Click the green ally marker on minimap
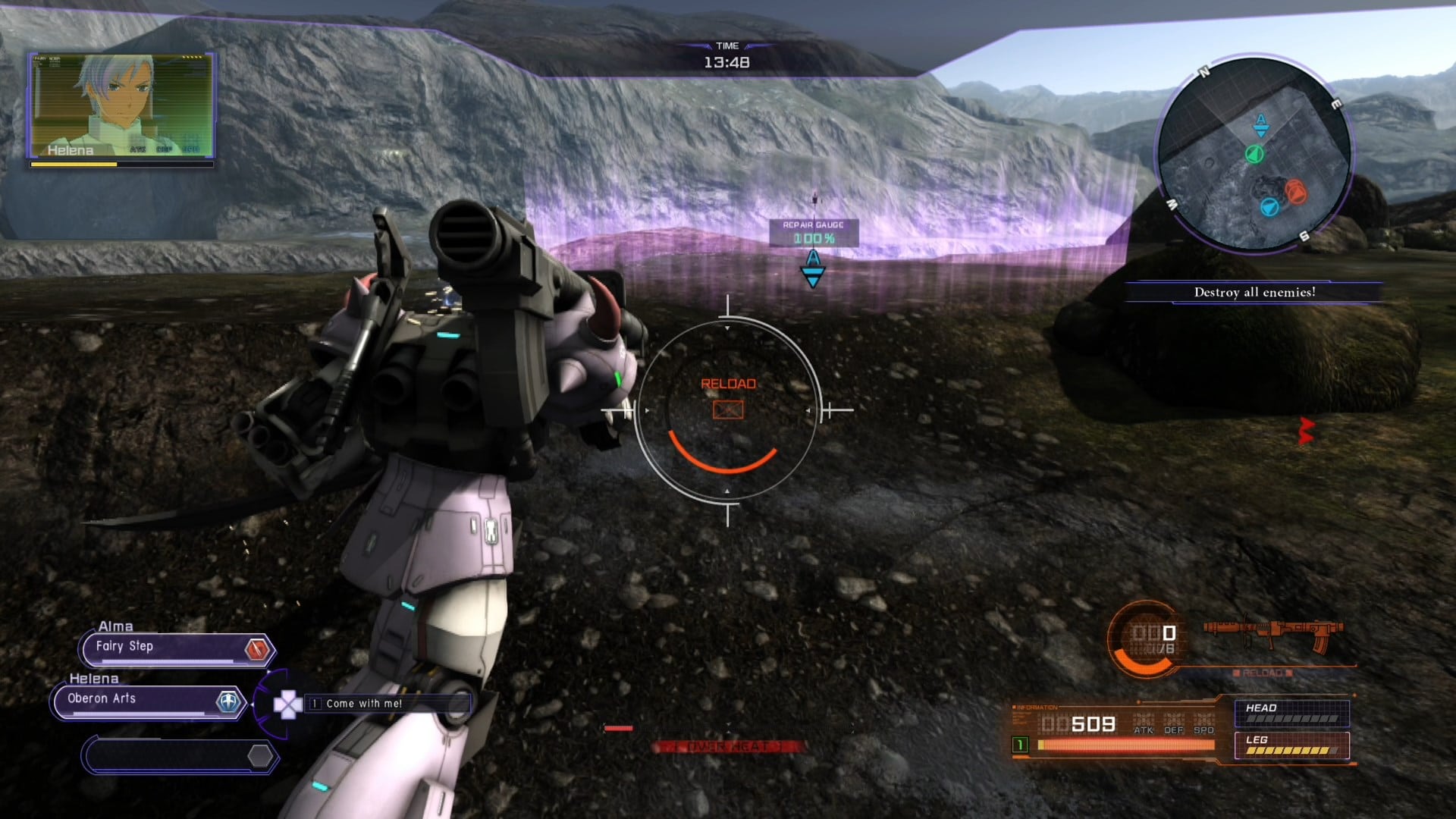Screen dimensions: 1456x819 (x=1254, y=155)
